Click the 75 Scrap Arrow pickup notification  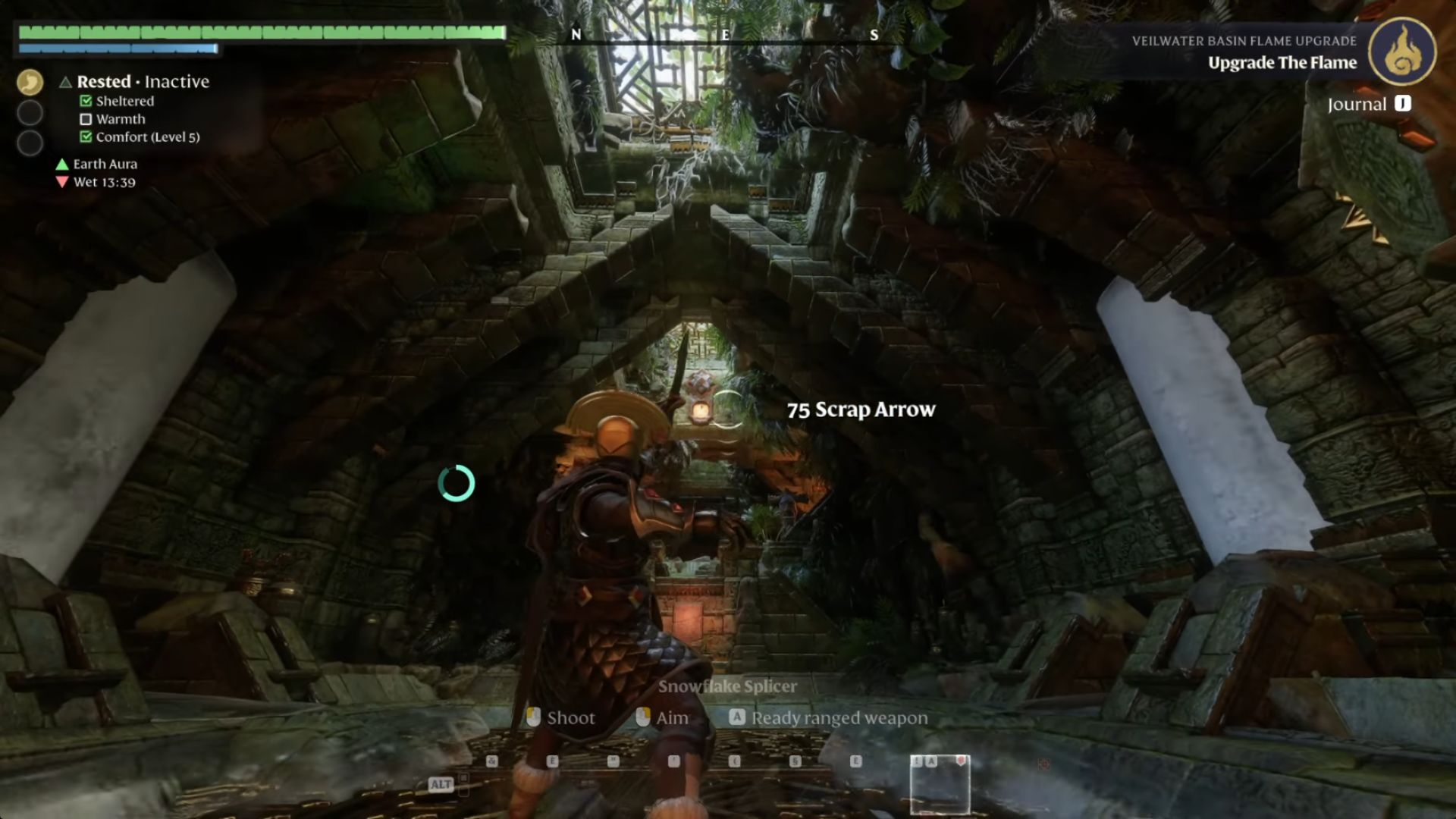(859, 409)
